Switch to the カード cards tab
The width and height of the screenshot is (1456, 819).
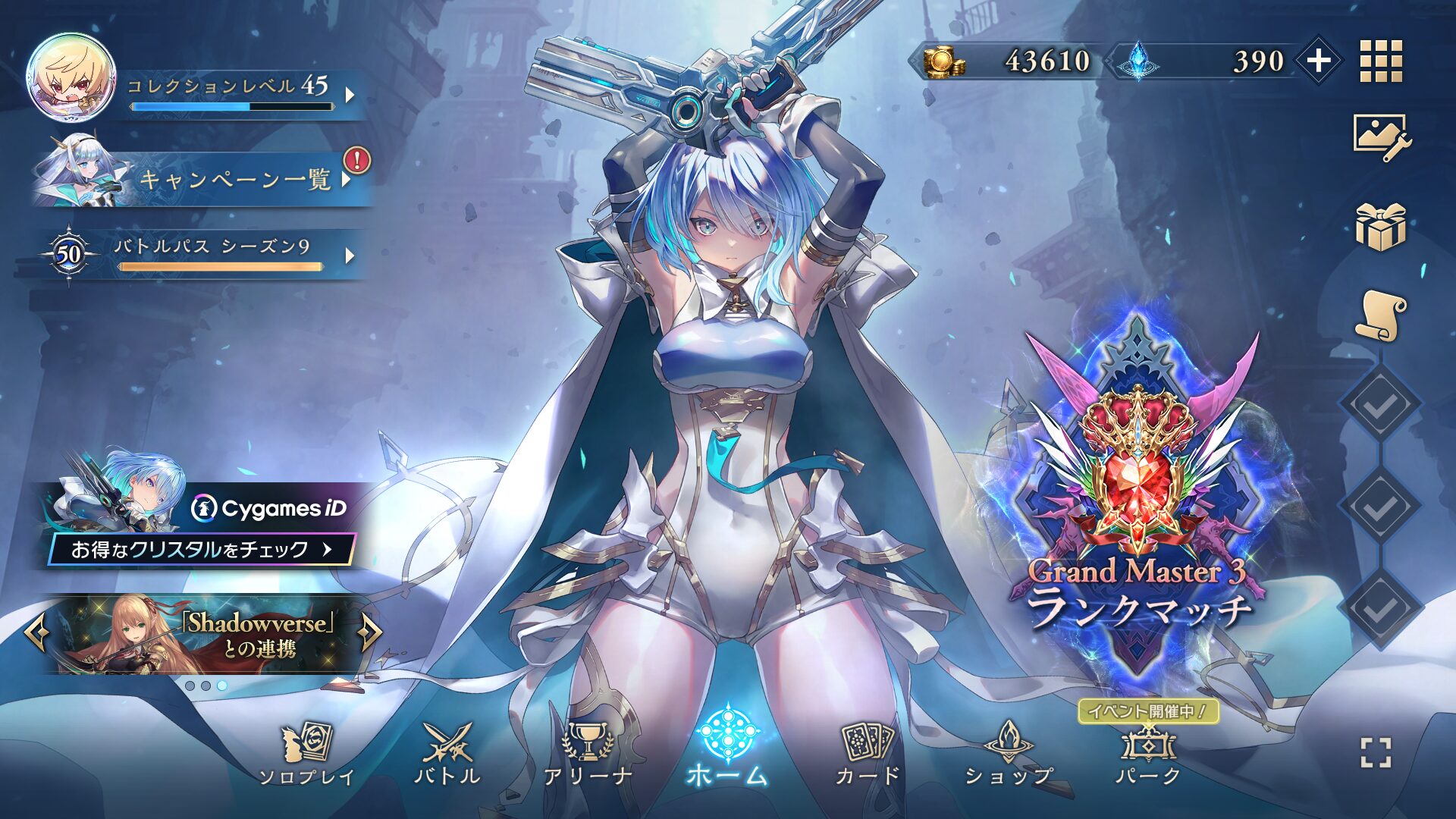point(868,755)
